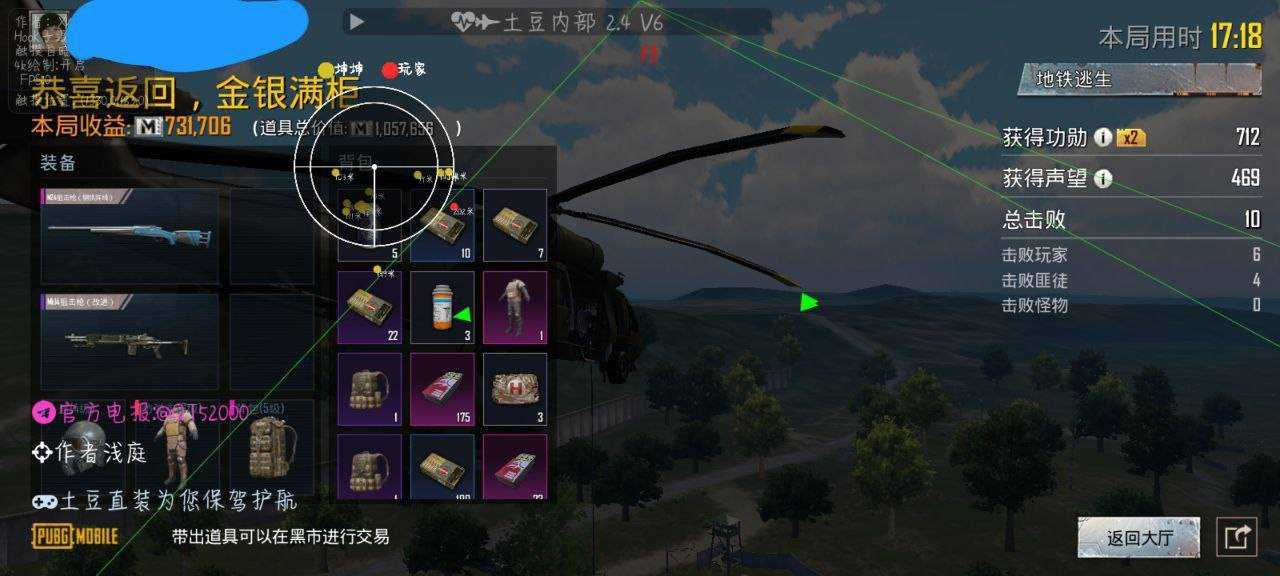Pick the ammo box with count 22
The width and height of the screenshot is (1280, 576).
(369, 307)
